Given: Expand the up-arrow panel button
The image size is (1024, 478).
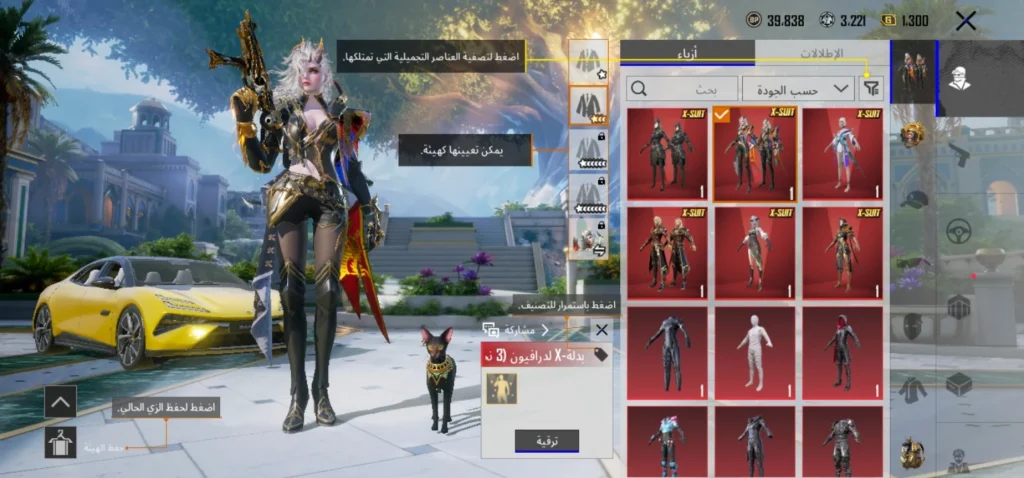Looking at the screenshot, I should pos(61,402).
